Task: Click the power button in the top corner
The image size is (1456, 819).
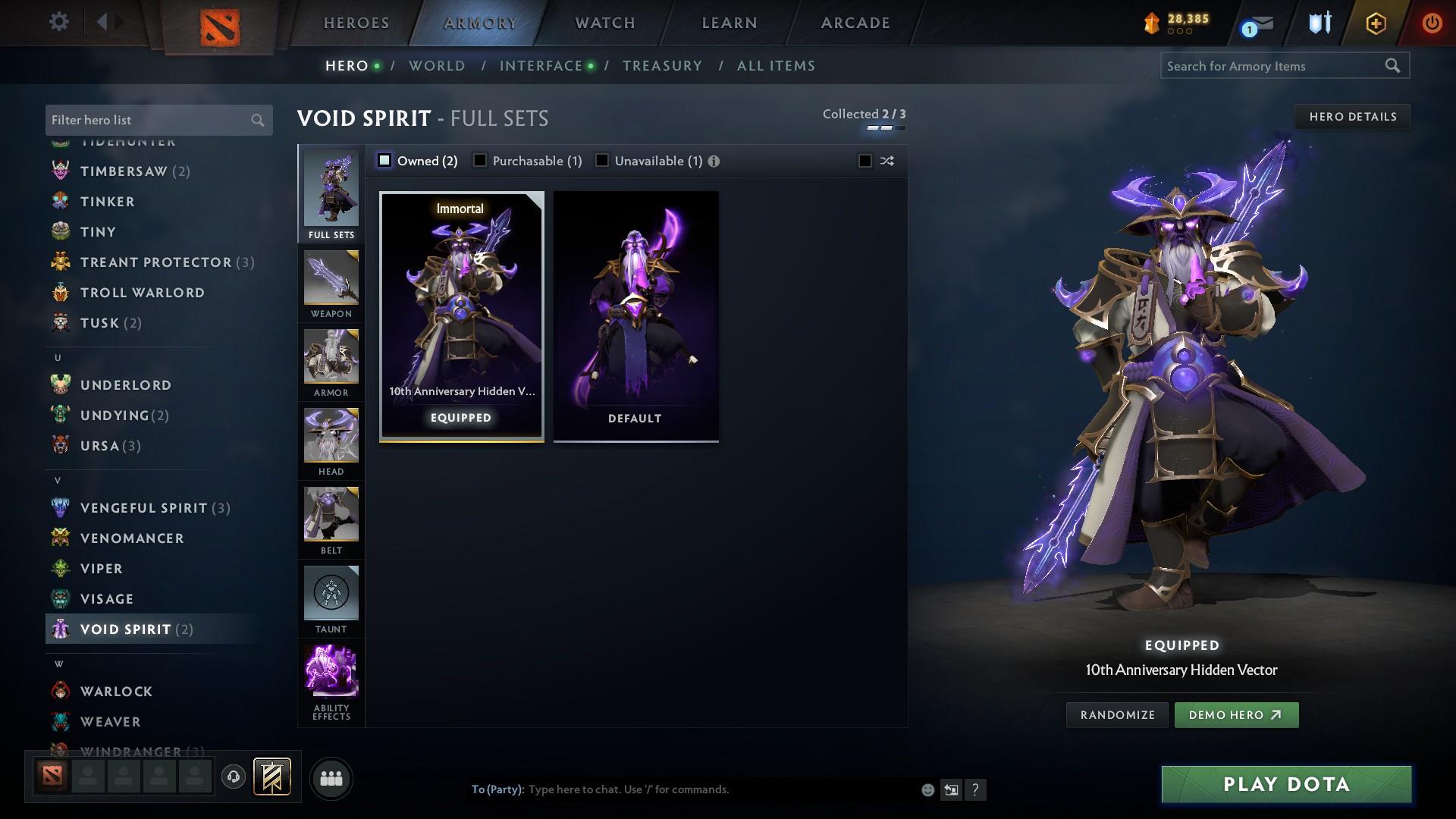Action: tap(1432, 22)
